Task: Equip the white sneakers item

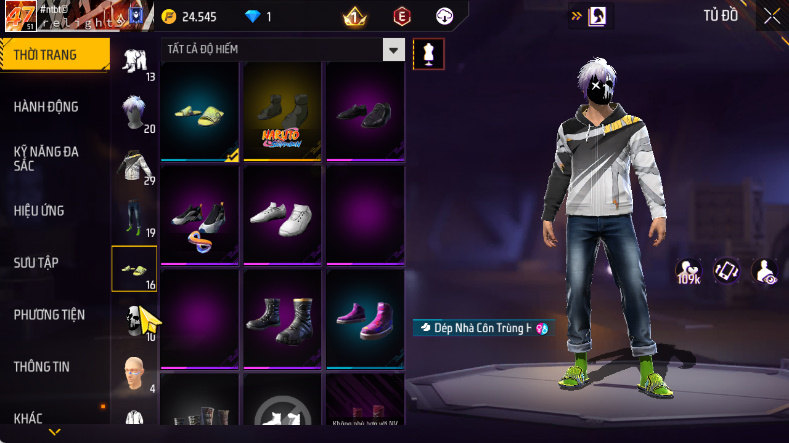Action: (x=283, y=214)
